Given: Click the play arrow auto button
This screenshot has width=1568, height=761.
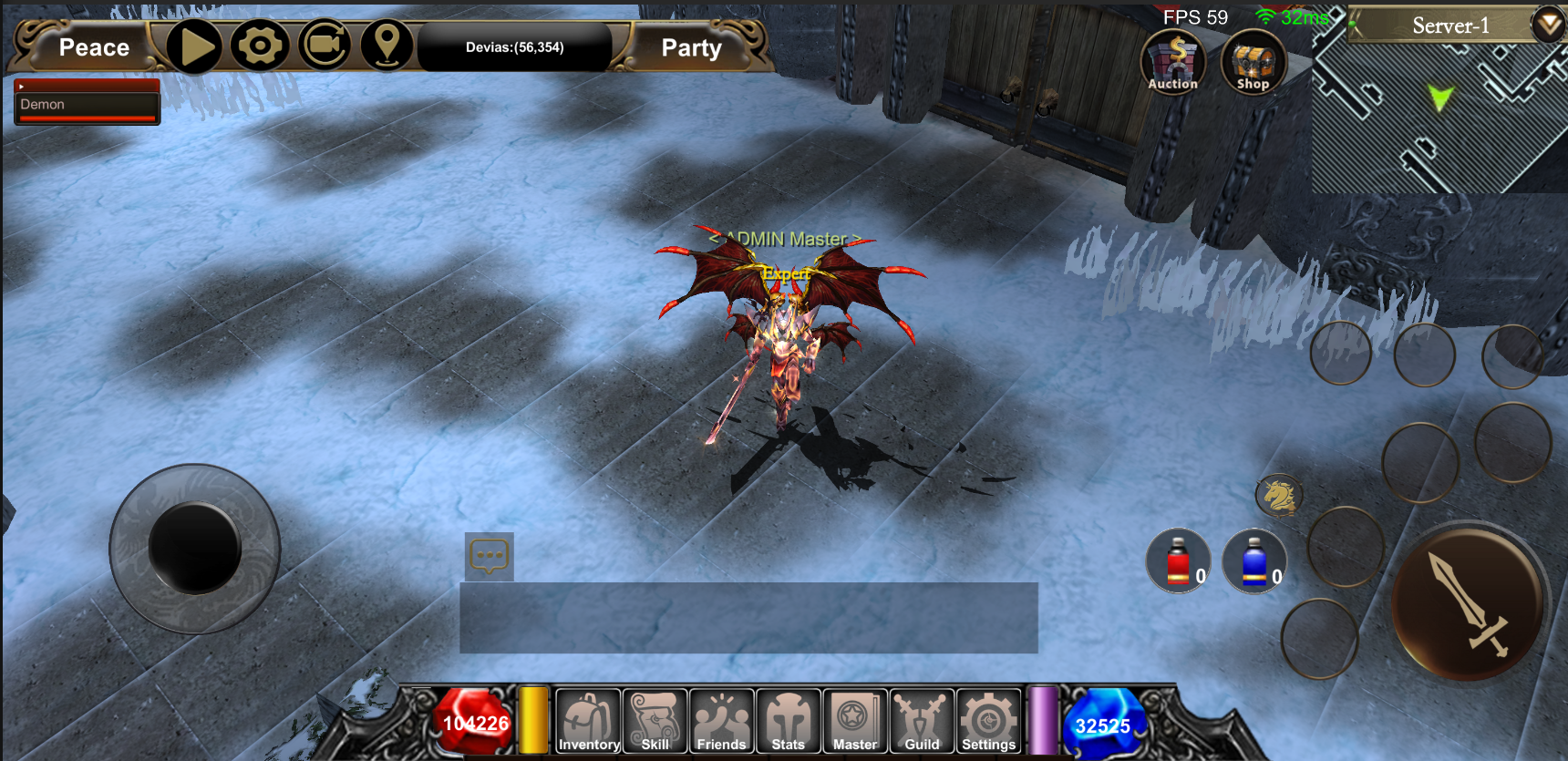Looking at the screenshot, I should pos(194,46).
